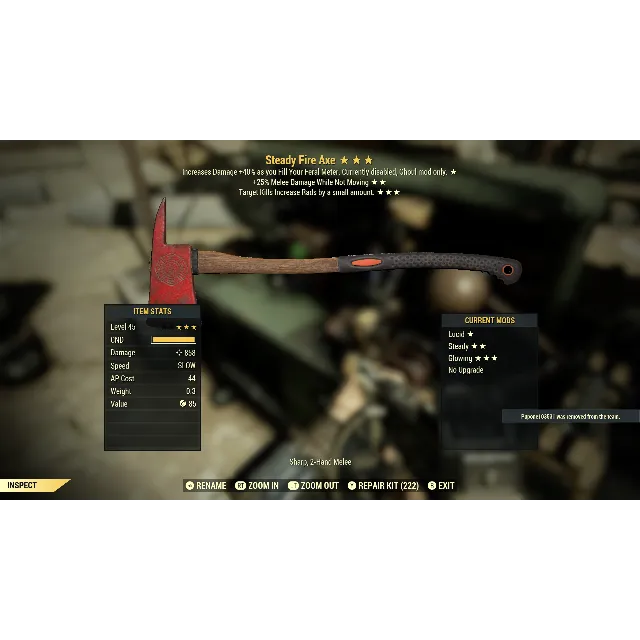The width and height of the screenshot is (640, 640).
Task: Click the Zoom In button
Action: tap(258, 486)
